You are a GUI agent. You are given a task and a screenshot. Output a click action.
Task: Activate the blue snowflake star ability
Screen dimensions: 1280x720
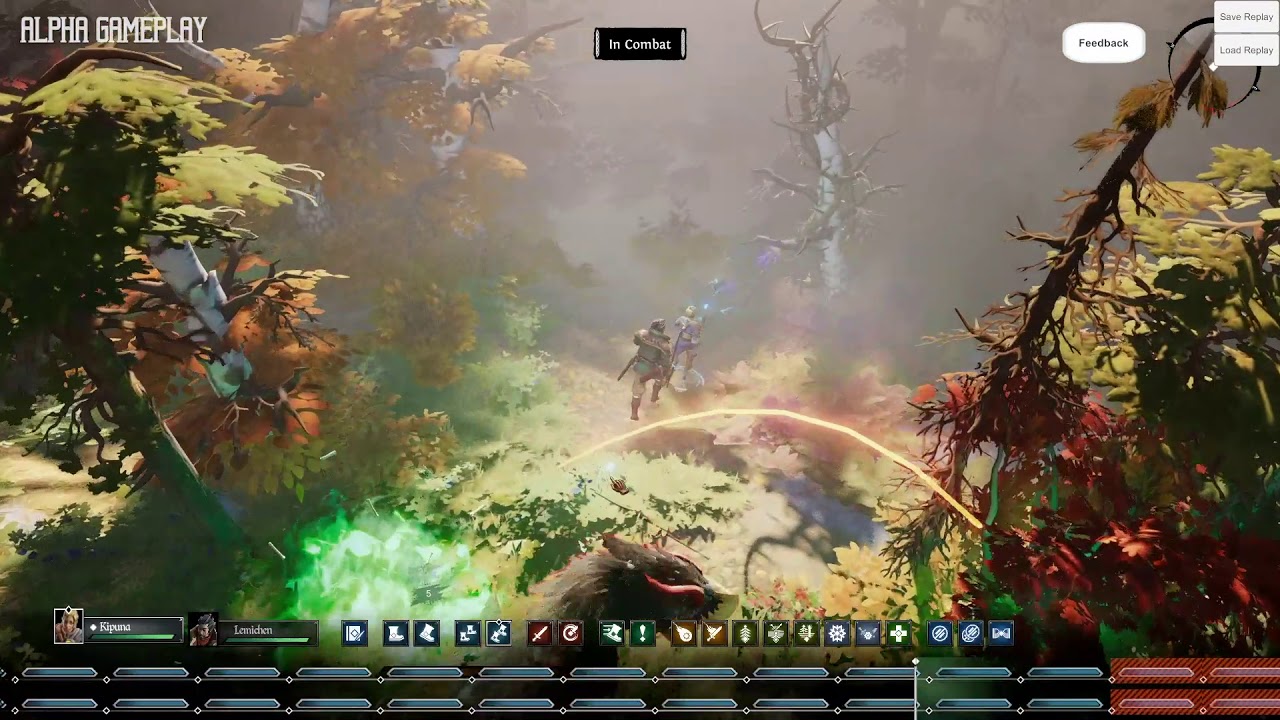pyautogui.click(x=837, y=633)
